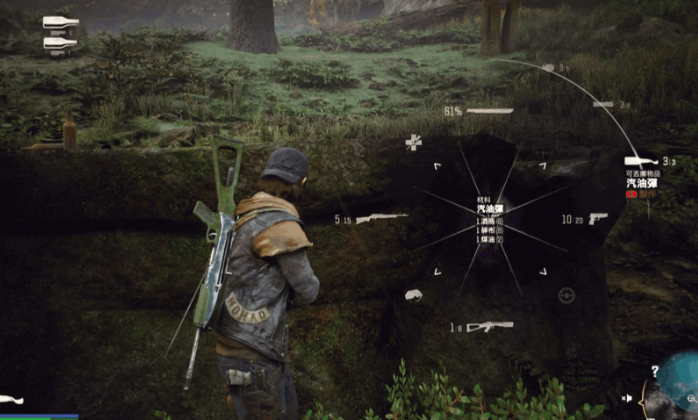Pick the bottom weapon on the survival wheel
Viewport: 698px width, 420px height.
(x=488, y=326)
